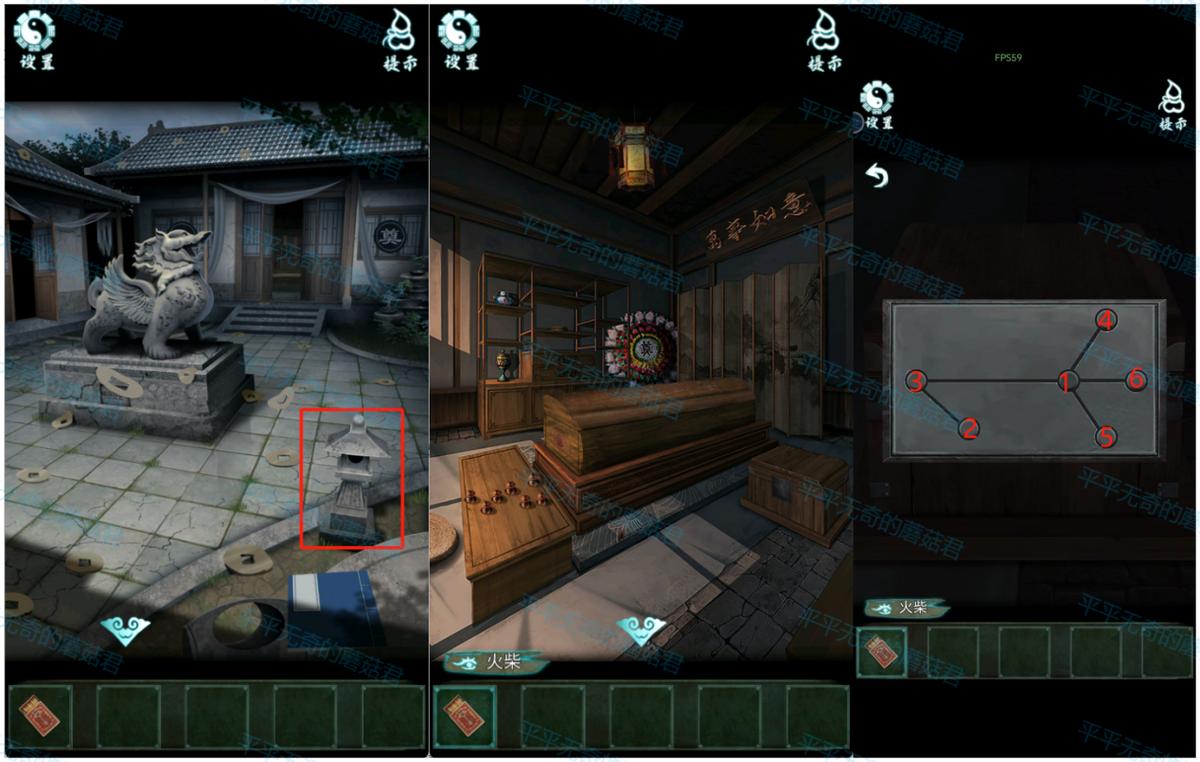Choose puzzle node number 3
Viewport: 1200px width, 762px height.
[x=916, y=380]
